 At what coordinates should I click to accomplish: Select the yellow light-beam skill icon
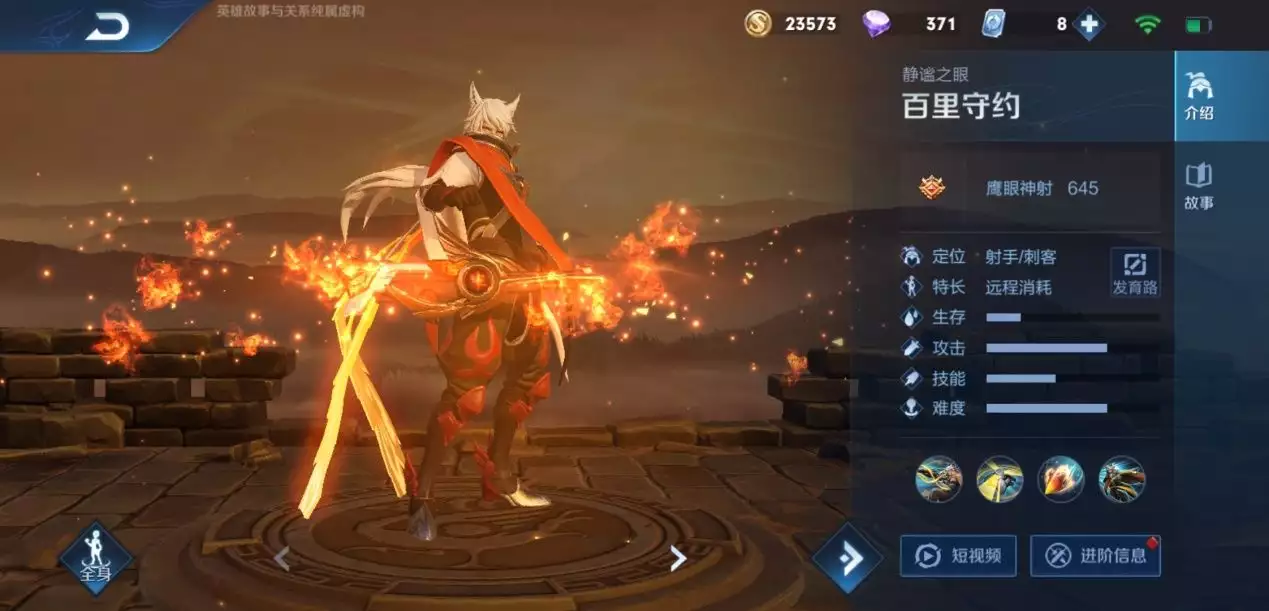(999, 479)
